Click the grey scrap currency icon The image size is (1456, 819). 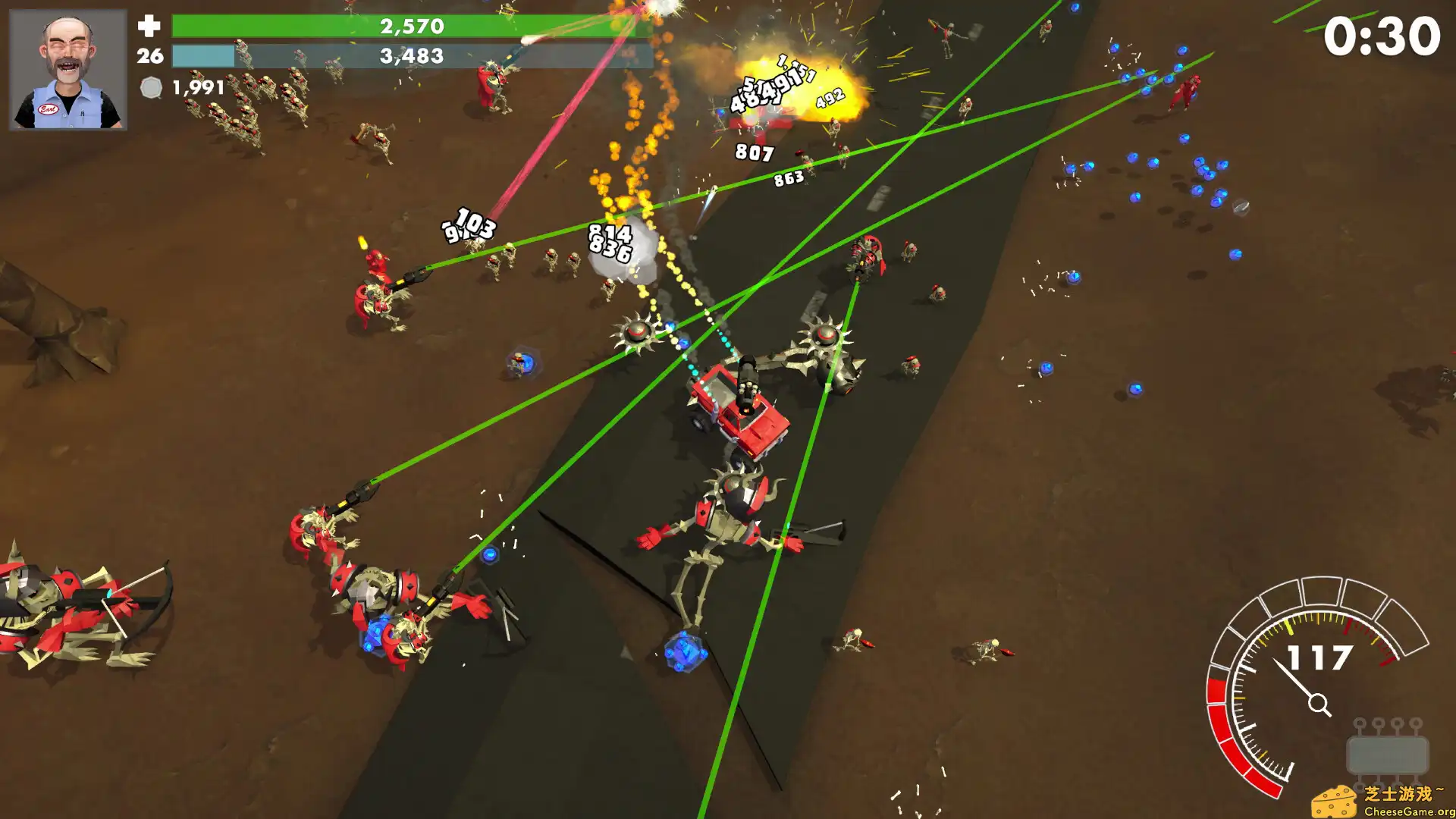click(151, 88)
